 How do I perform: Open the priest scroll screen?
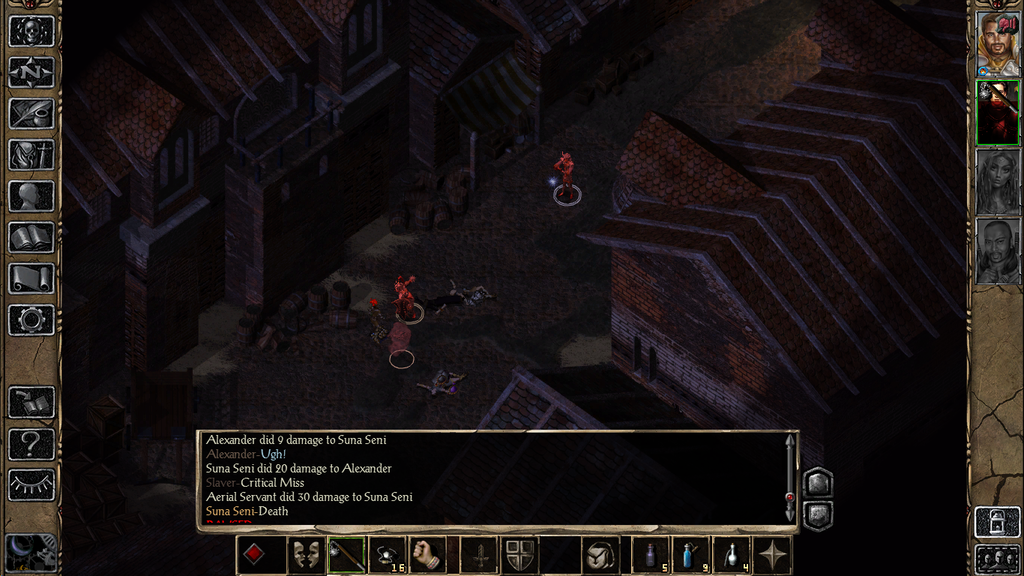[31, 278]
